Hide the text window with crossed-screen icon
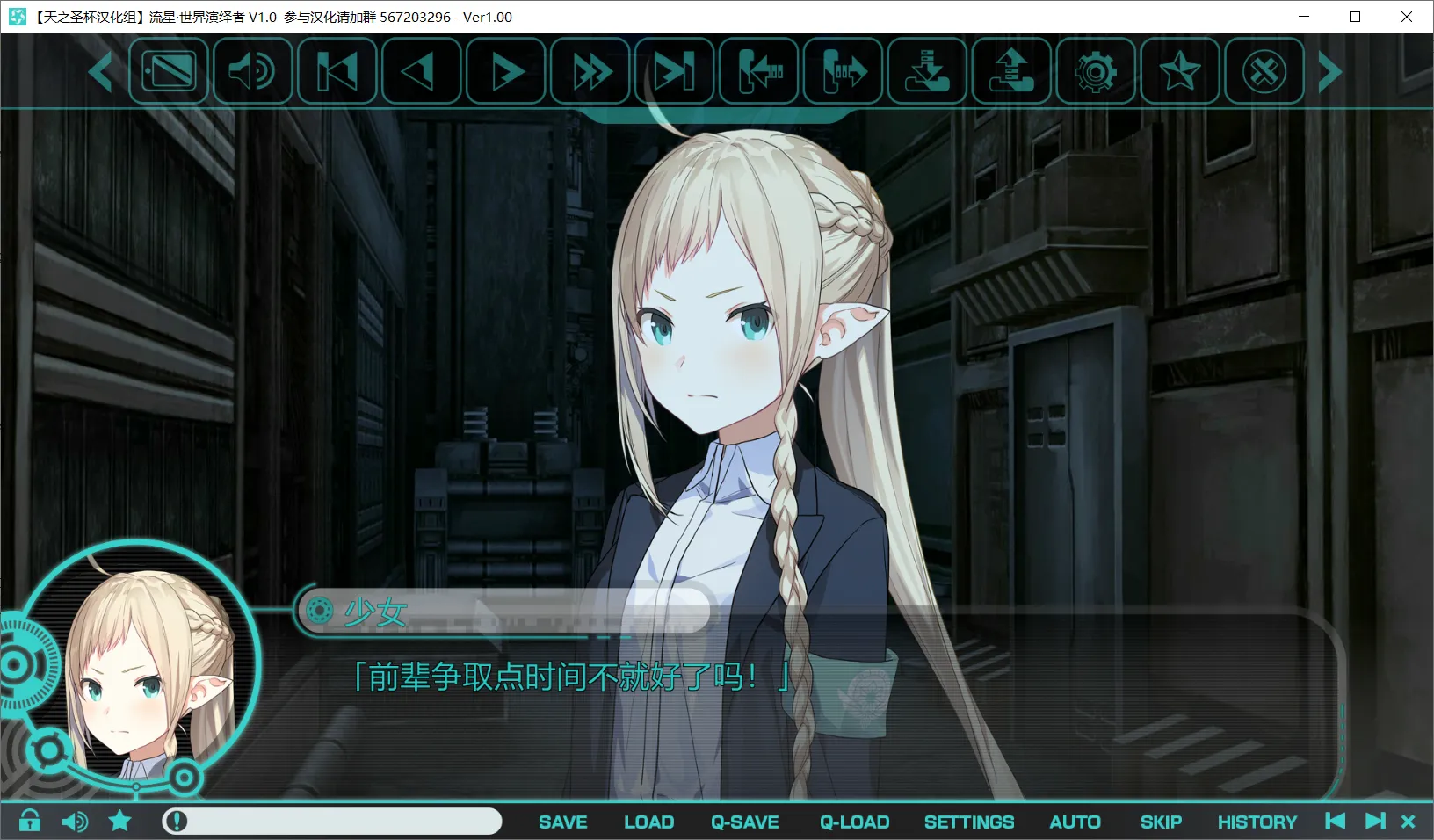Screen dimensions: 1434x840 point(169,72)
